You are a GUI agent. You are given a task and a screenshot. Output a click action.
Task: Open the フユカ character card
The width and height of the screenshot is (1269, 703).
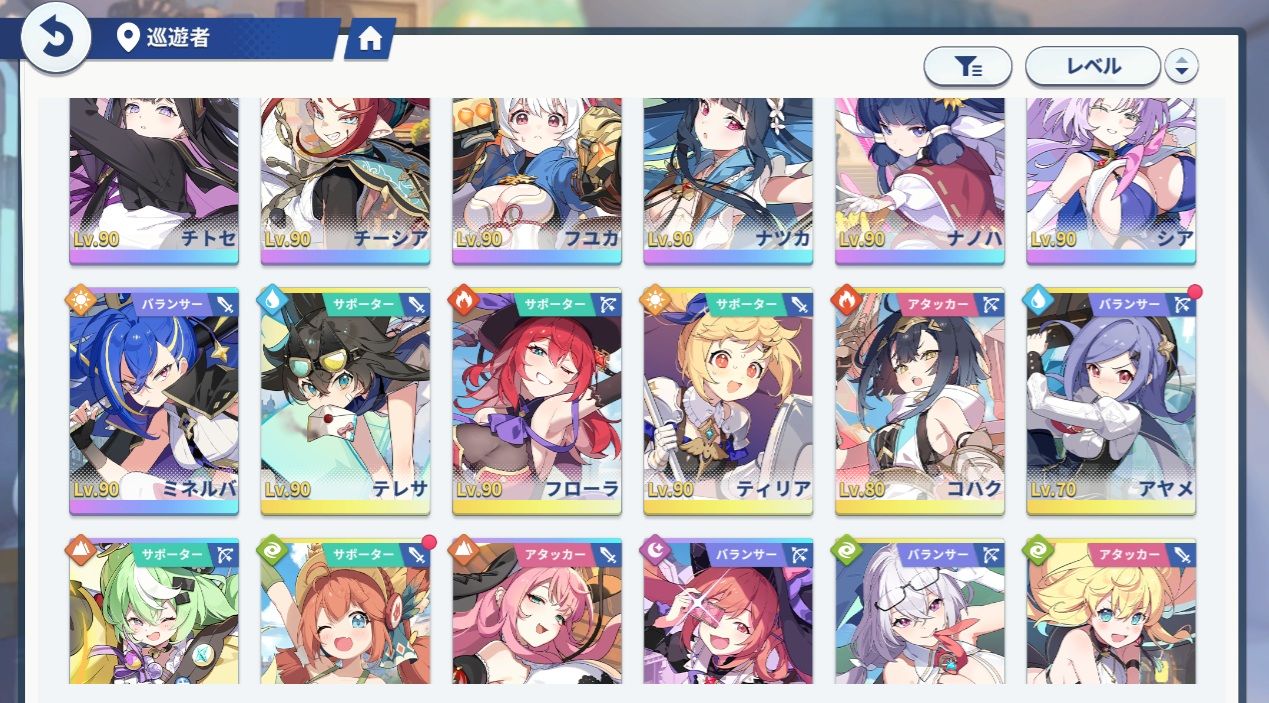coord(537,180)
